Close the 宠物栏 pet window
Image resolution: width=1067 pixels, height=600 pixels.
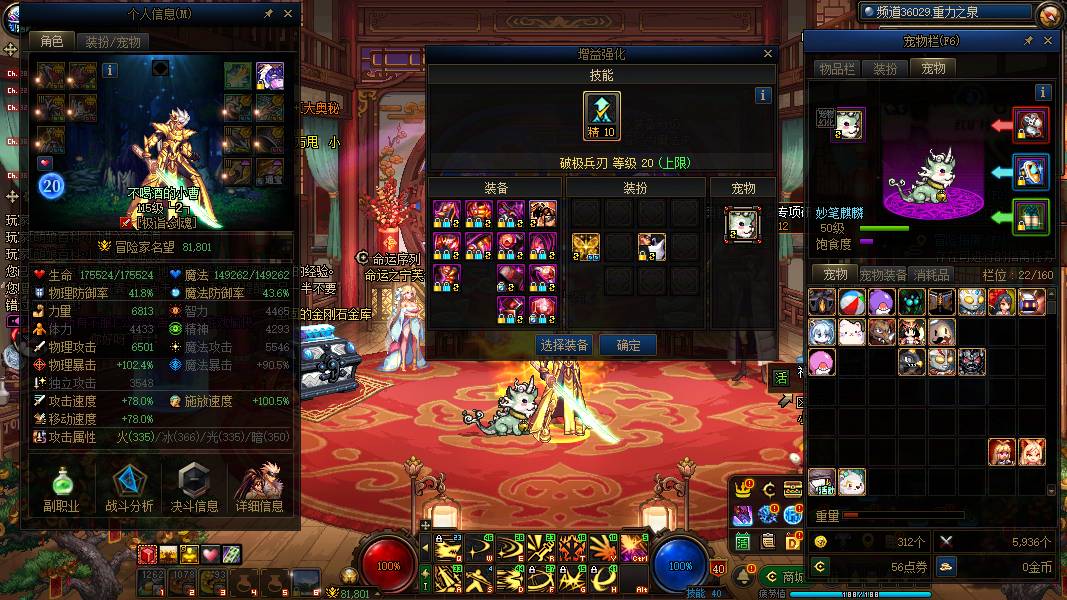1049,41
